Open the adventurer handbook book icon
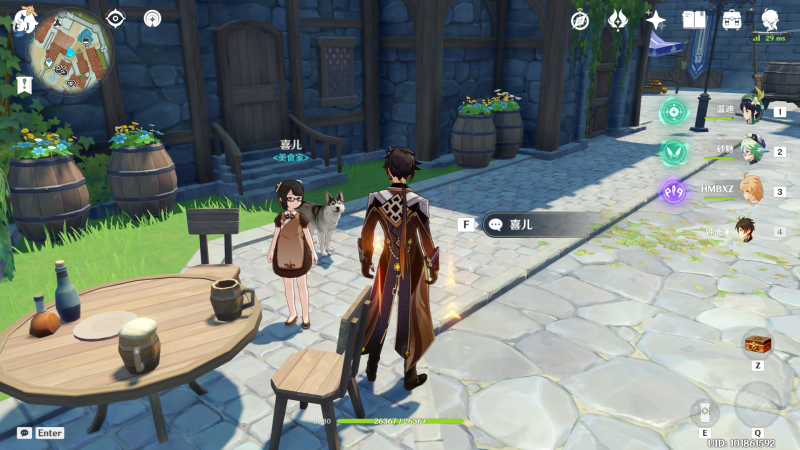 pyautogui.click(x=694, y=20)
